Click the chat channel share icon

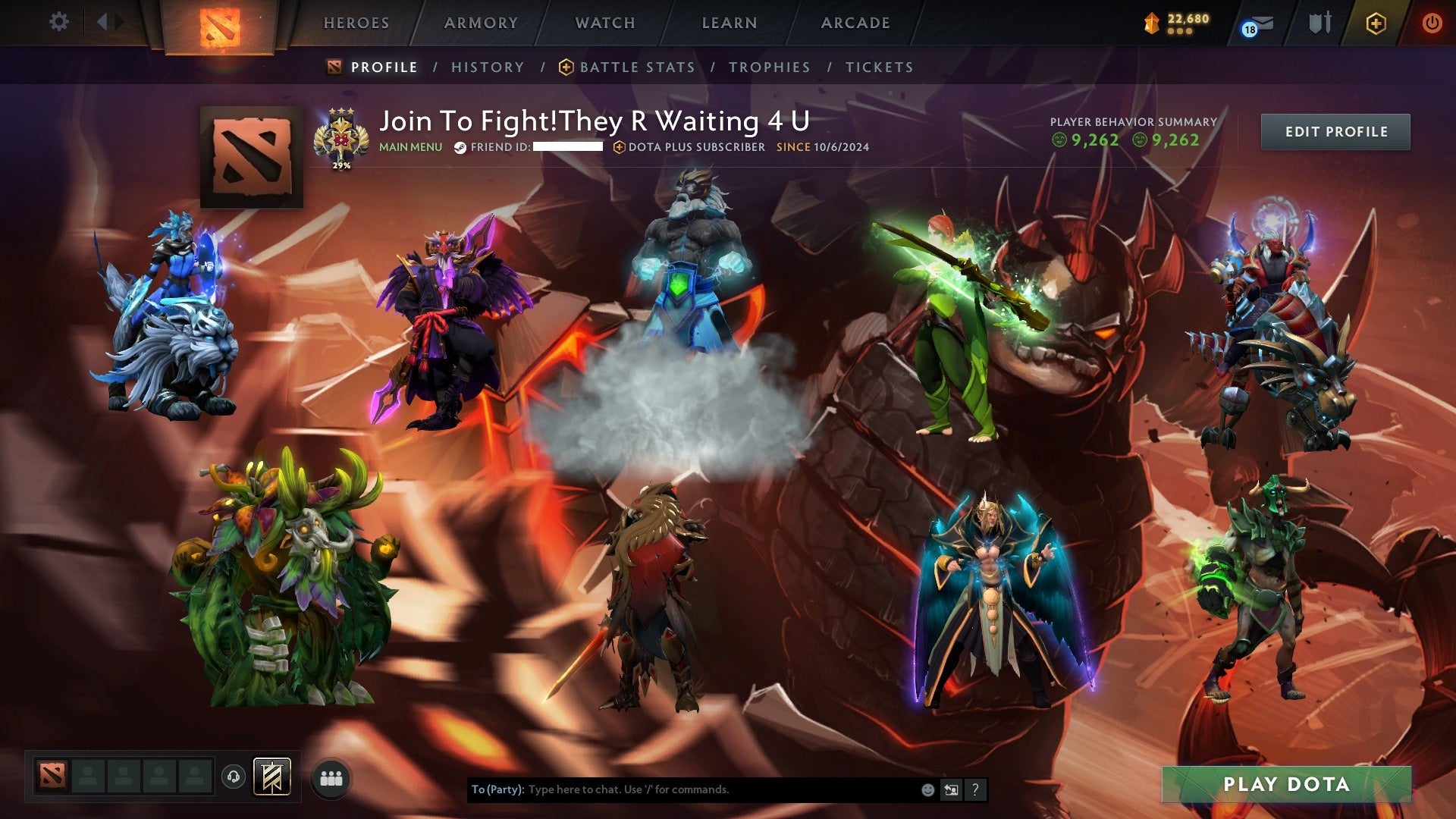pyautogui.click(x=950, y=789)
